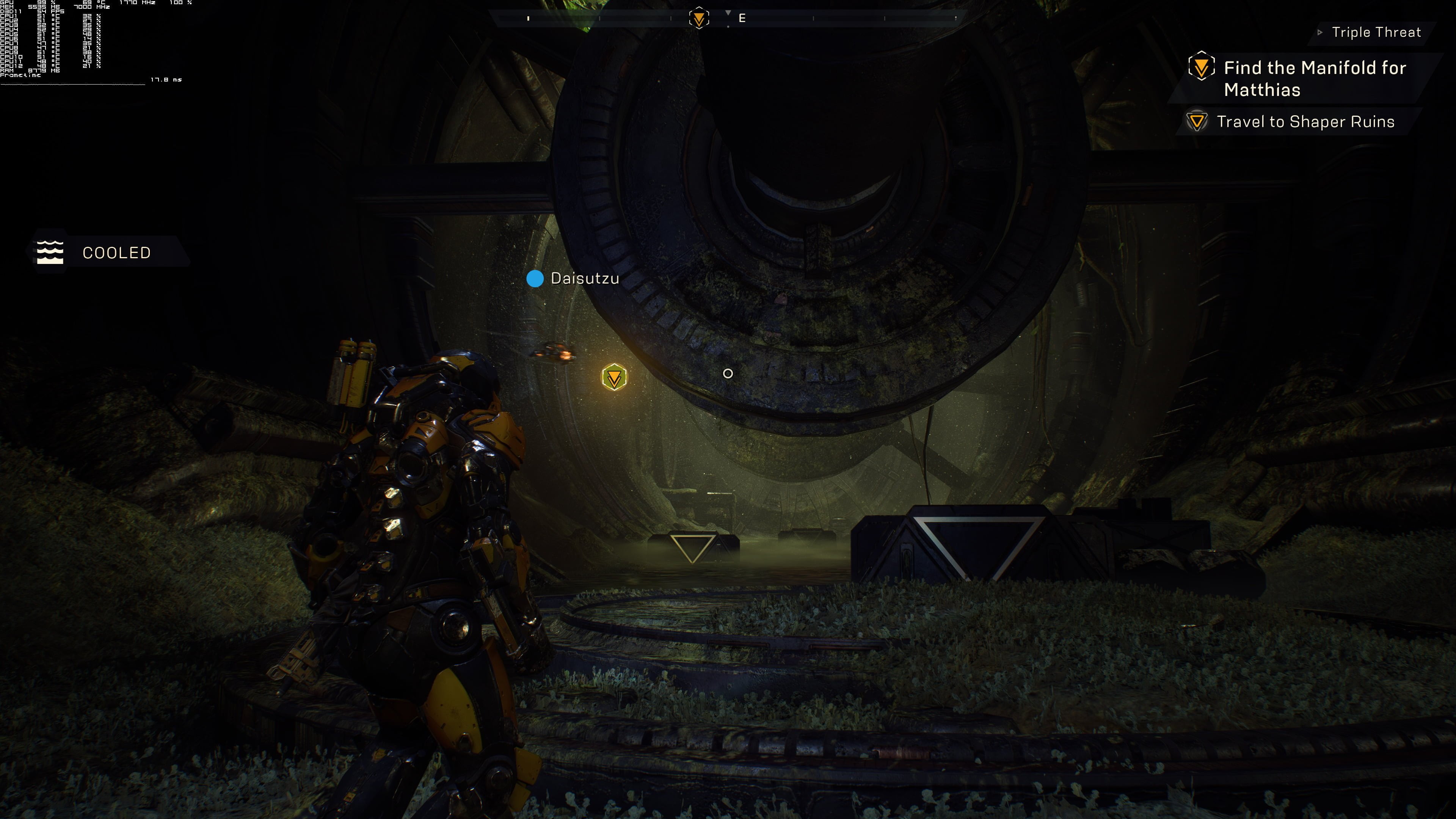The image size is (1456, 819).
Task: Click the hexagonal objective waypoint marker
Action: point(614,378)
